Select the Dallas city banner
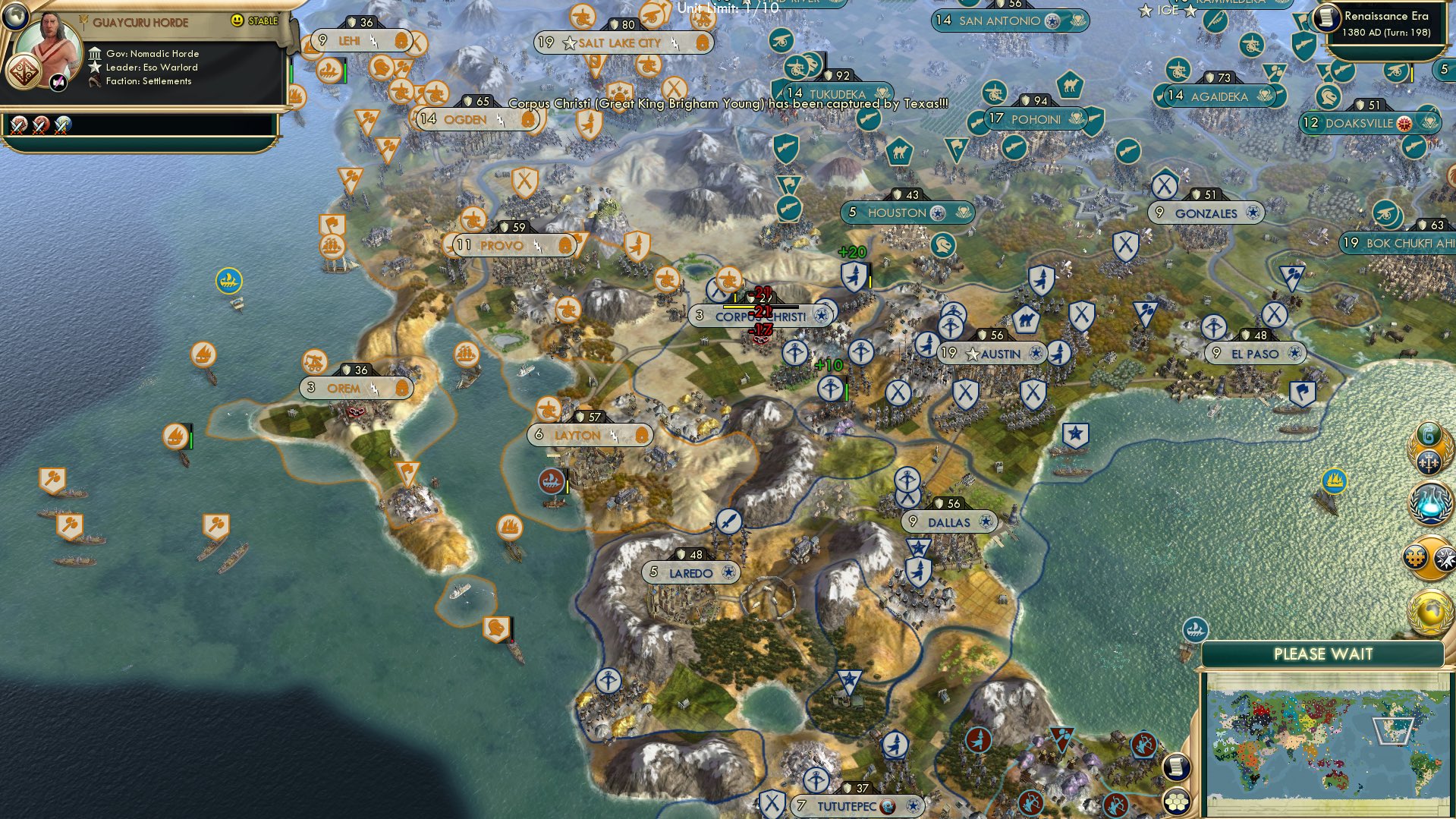 tap(948, 522)
